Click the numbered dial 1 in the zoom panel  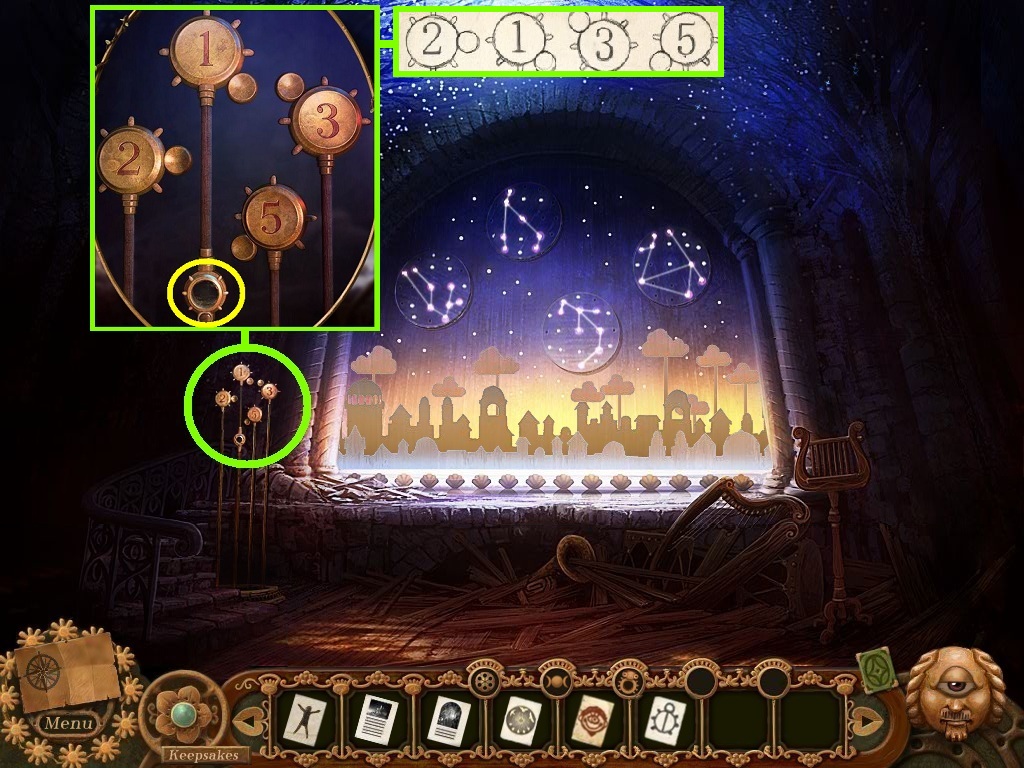click(x=205, y=54)
